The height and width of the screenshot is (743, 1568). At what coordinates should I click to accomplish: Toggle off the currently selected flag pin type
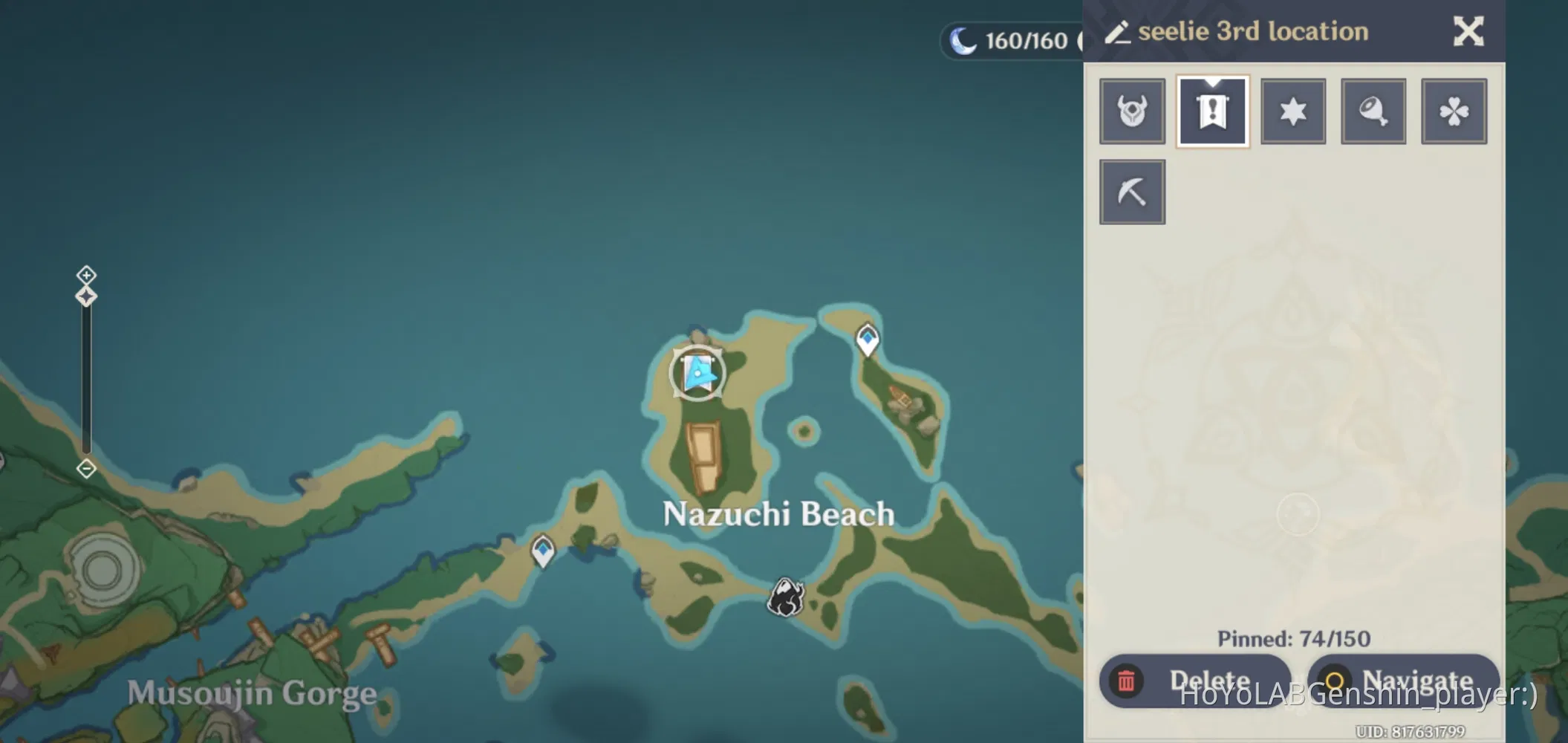[x=1212, y=110]
